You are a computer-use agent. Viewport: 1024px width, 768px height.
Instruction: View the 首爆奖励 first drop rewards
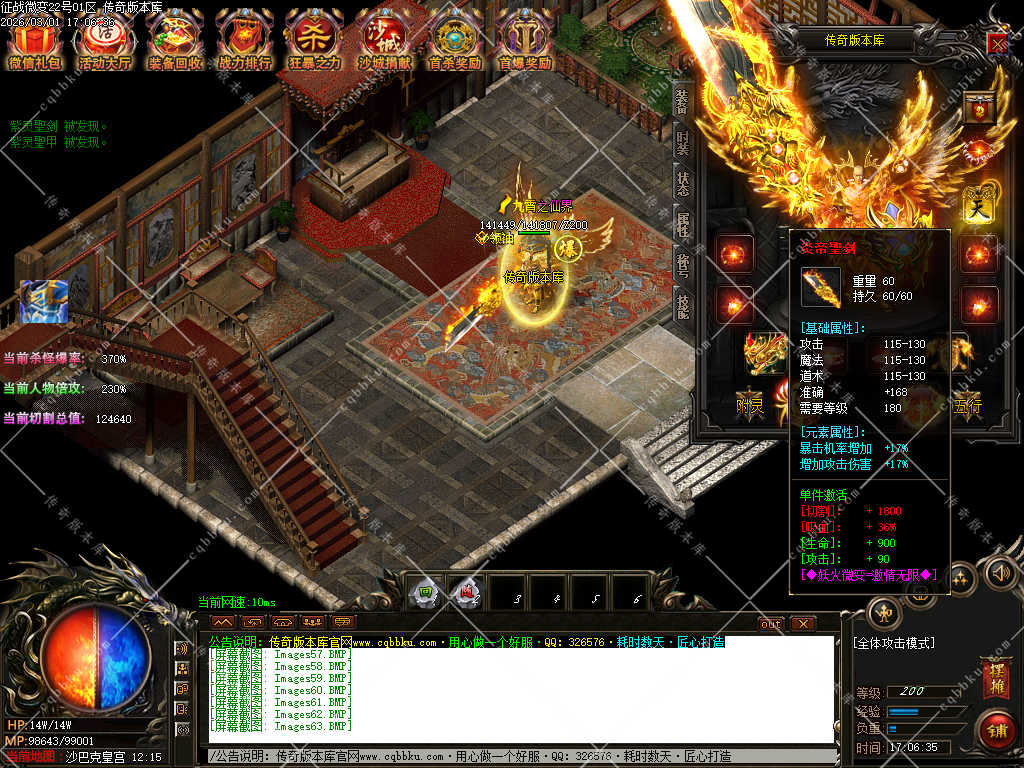click(x=524, y=41)
